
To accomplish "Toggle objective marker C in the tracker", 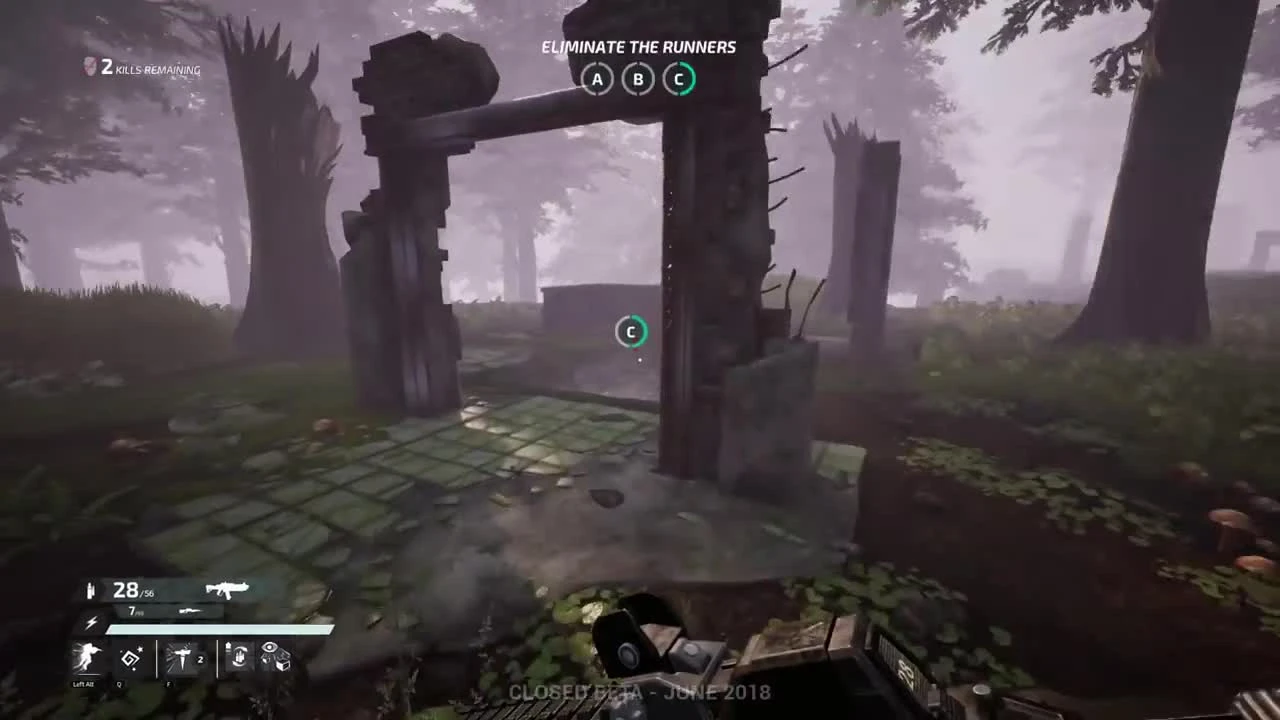I will click(x=678, y=79).
